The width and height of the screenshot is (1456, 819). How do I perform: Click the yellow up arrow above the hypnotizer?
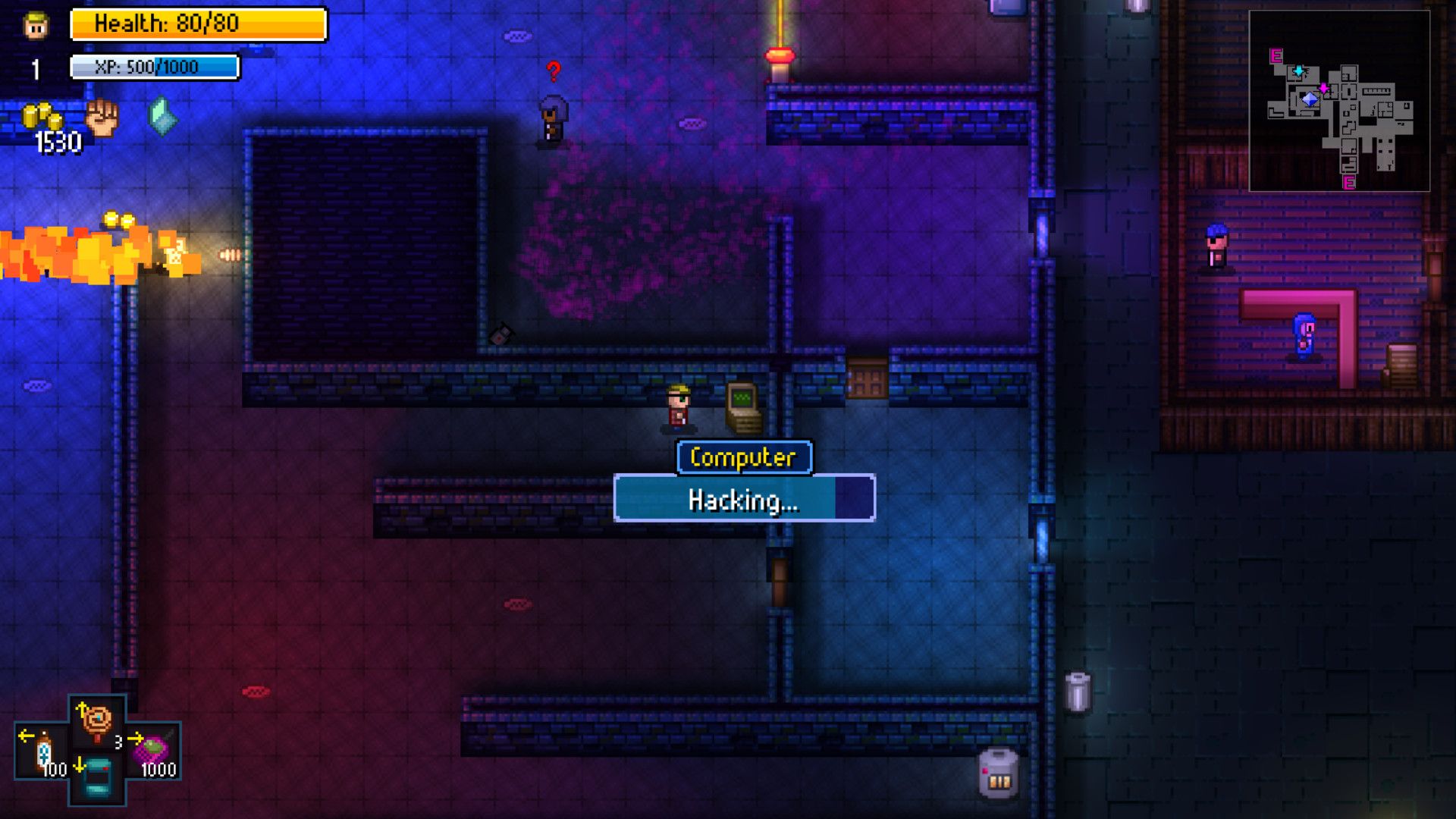pos(83,708)
